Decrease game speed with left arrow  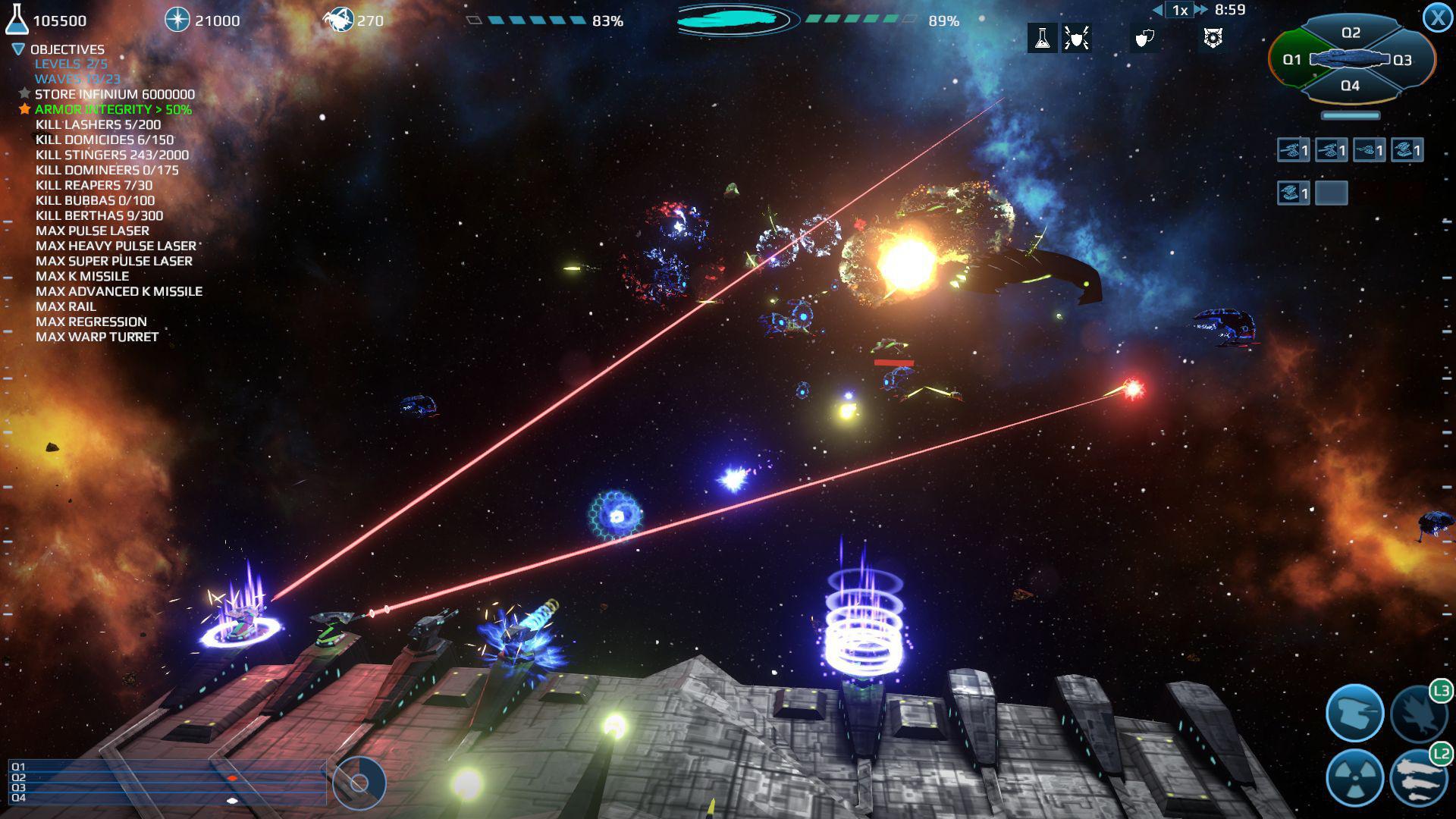[1157, 10]
